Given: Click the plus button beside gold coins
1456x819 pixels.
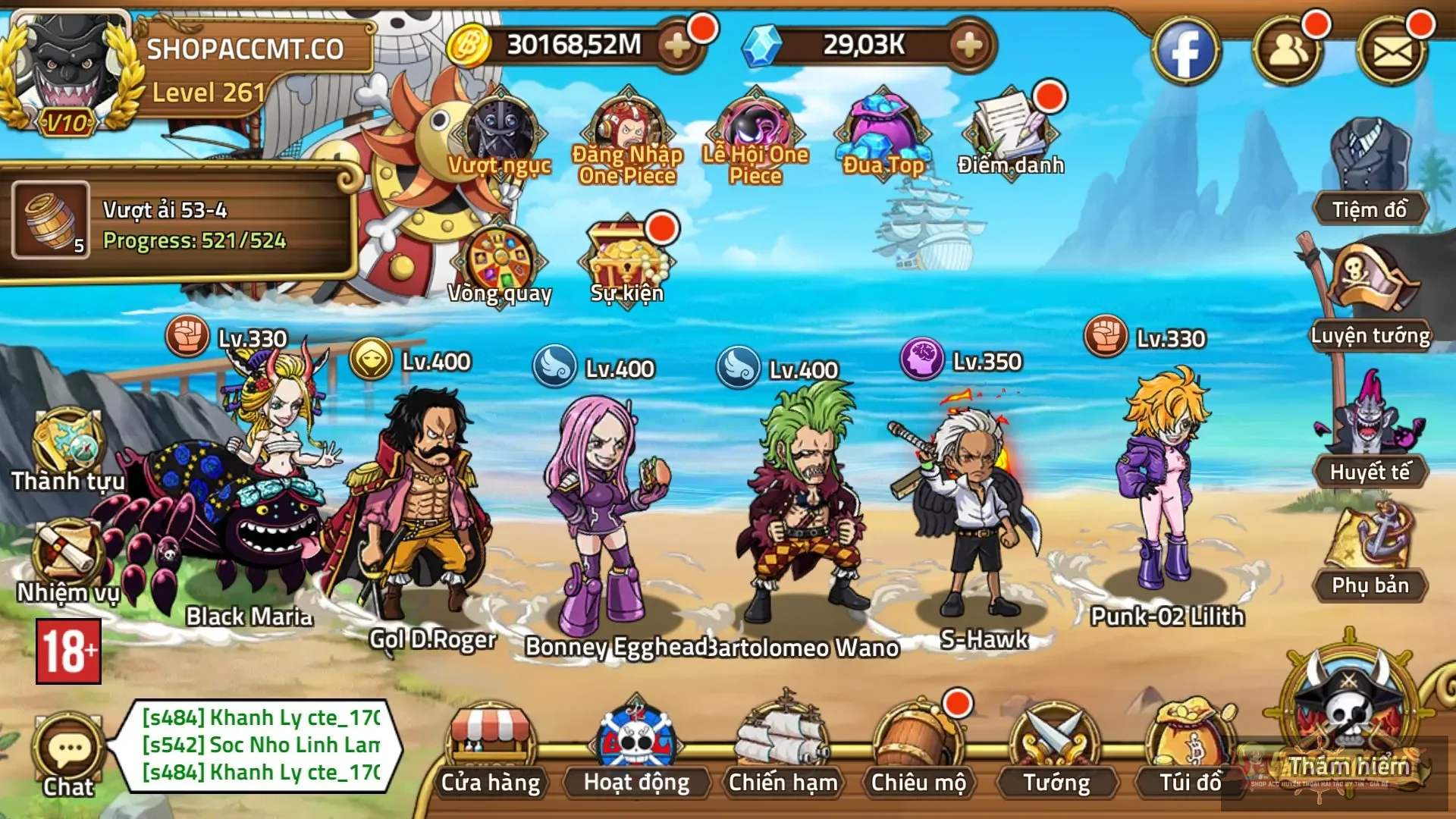Looking at the screenshot, I should (677, 45).
